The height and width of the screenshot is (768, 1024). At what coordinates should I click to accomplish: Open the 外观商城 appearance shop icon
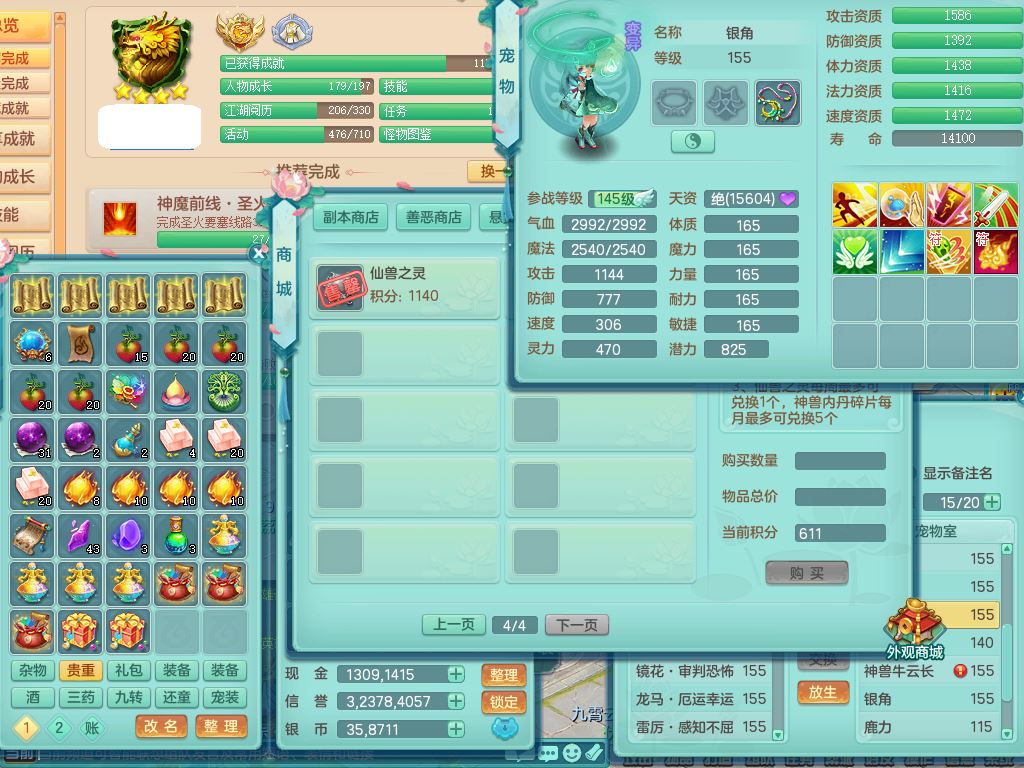click(x=914, y=629)
